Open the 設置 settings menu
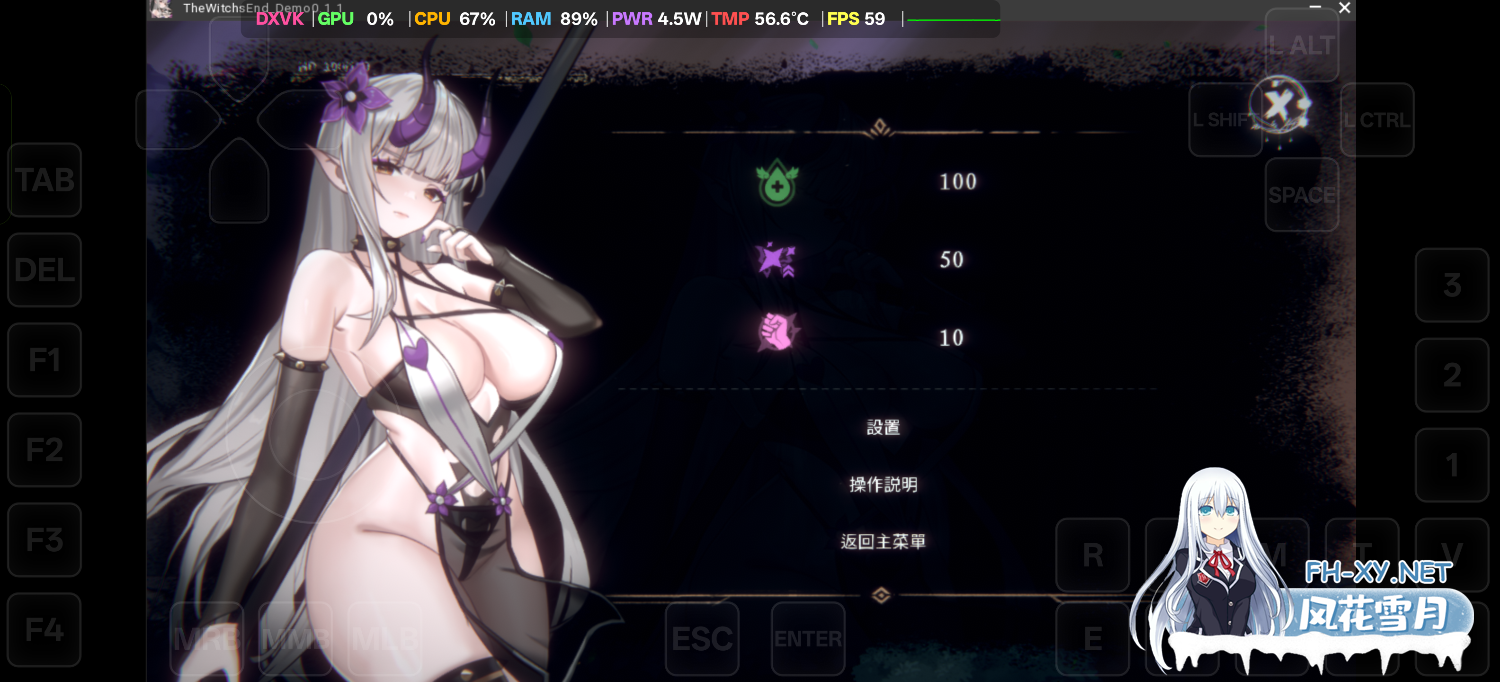The image size is (1500, 682). tap(883, 428)
